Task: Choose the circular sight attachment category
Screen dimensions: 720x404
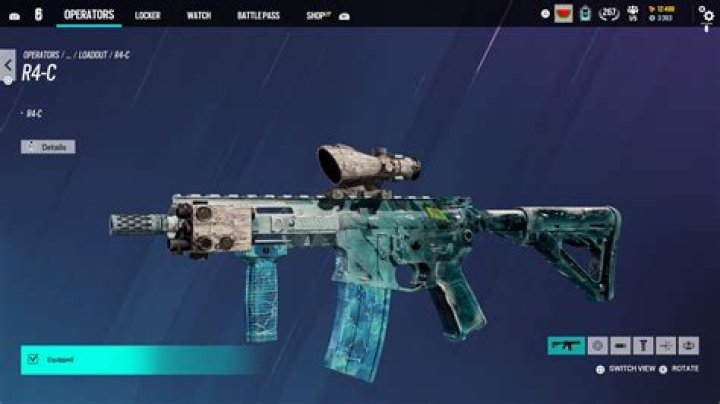Action: point(597,345)
